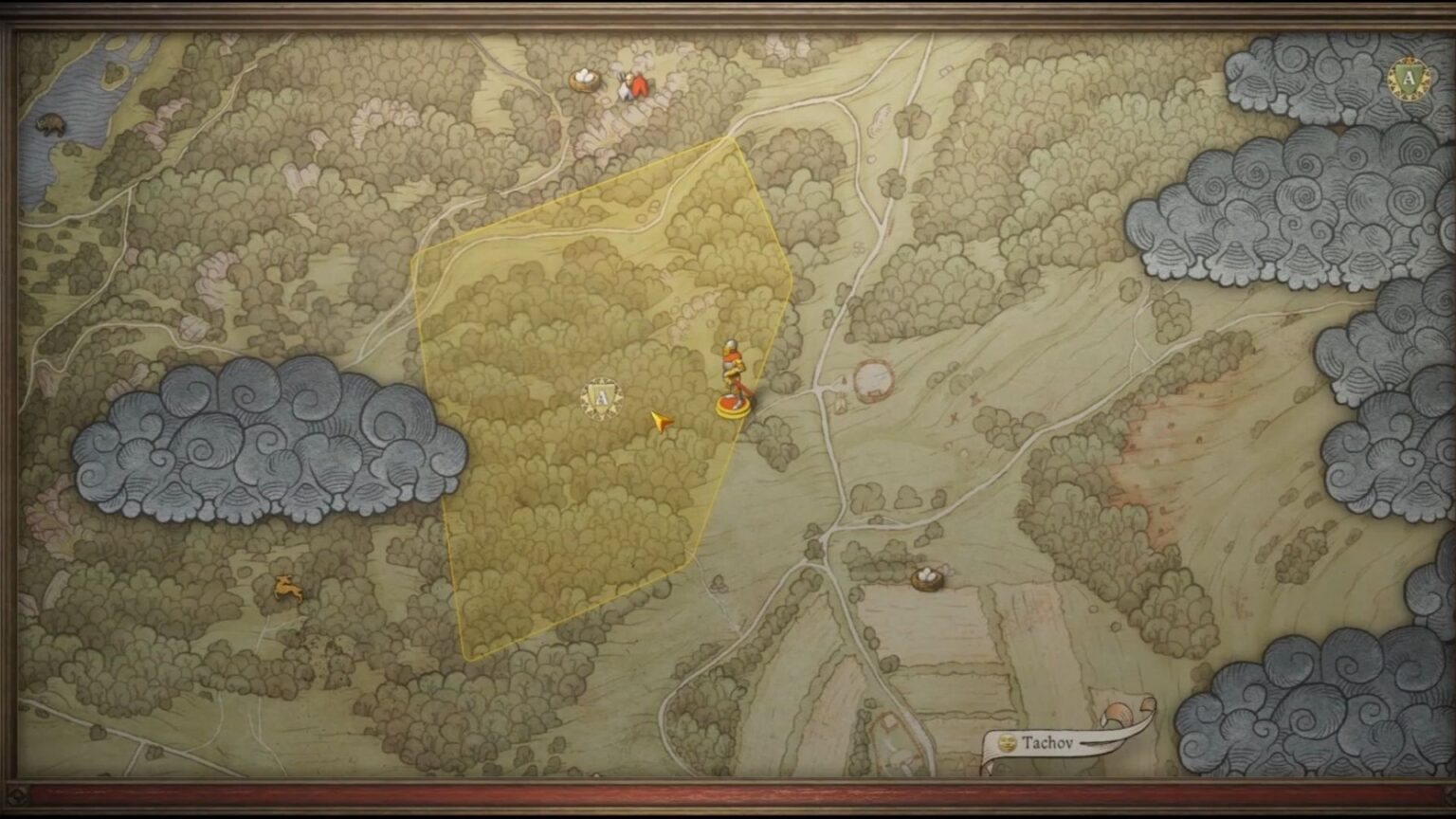Expand the circular clearing east of the player marker
This screenshot has height=819, width=1456.
pyautogui.click(x=874, y=379)
